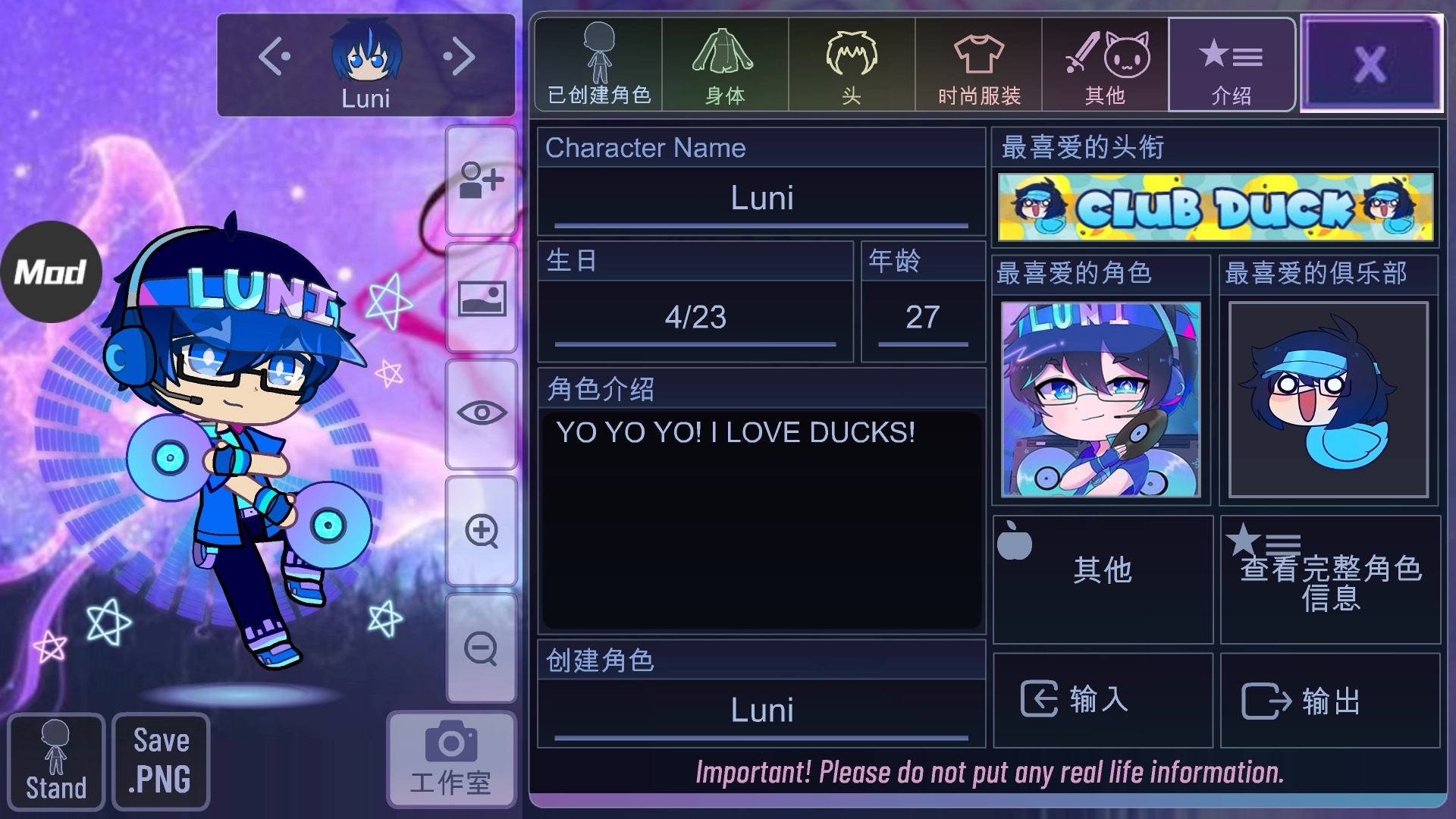Select the 介绍 profile tab
1456x819 pixels.
pos(1231,65)
